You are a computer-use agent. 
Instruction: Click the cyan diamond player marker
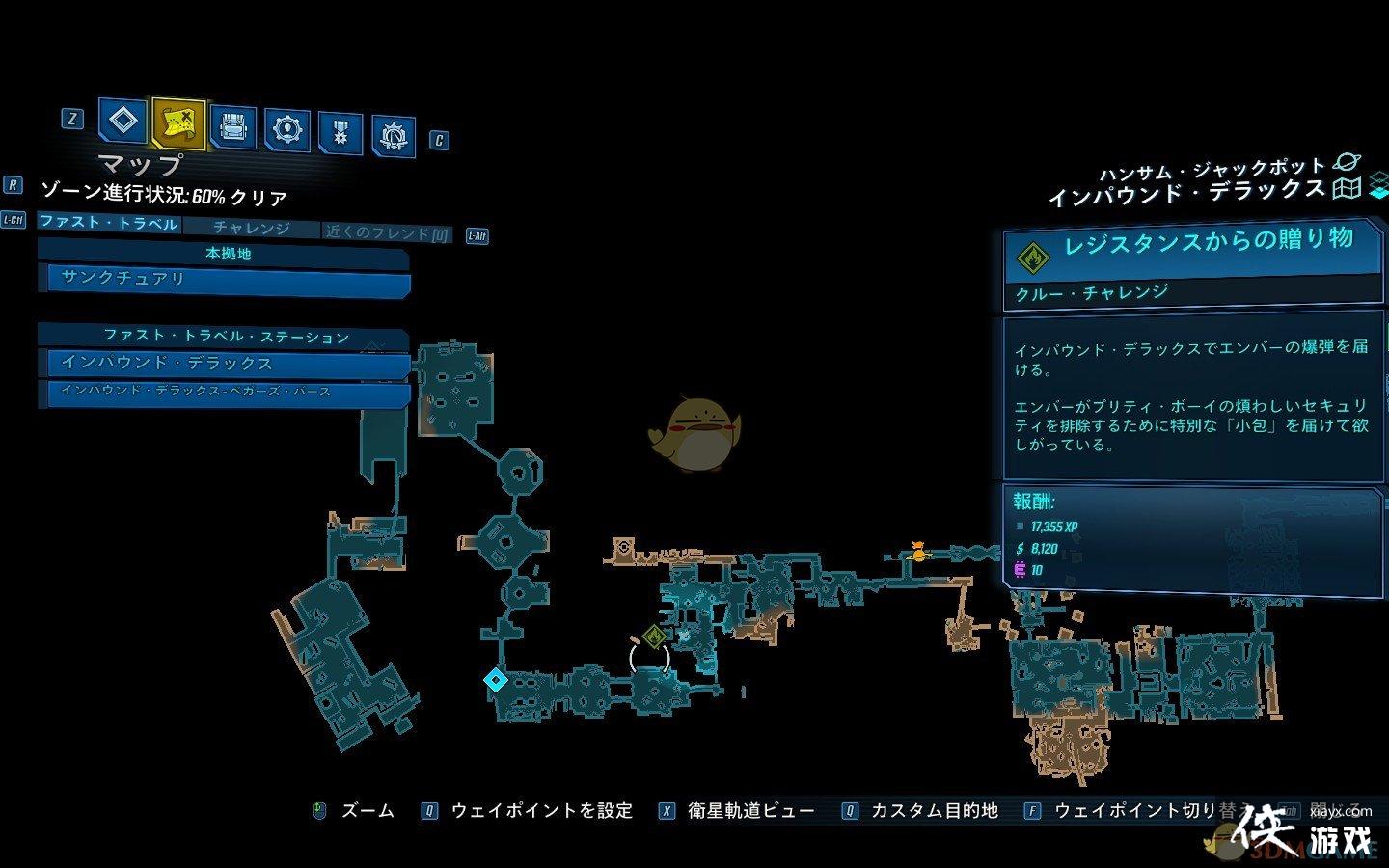(495, 680)
